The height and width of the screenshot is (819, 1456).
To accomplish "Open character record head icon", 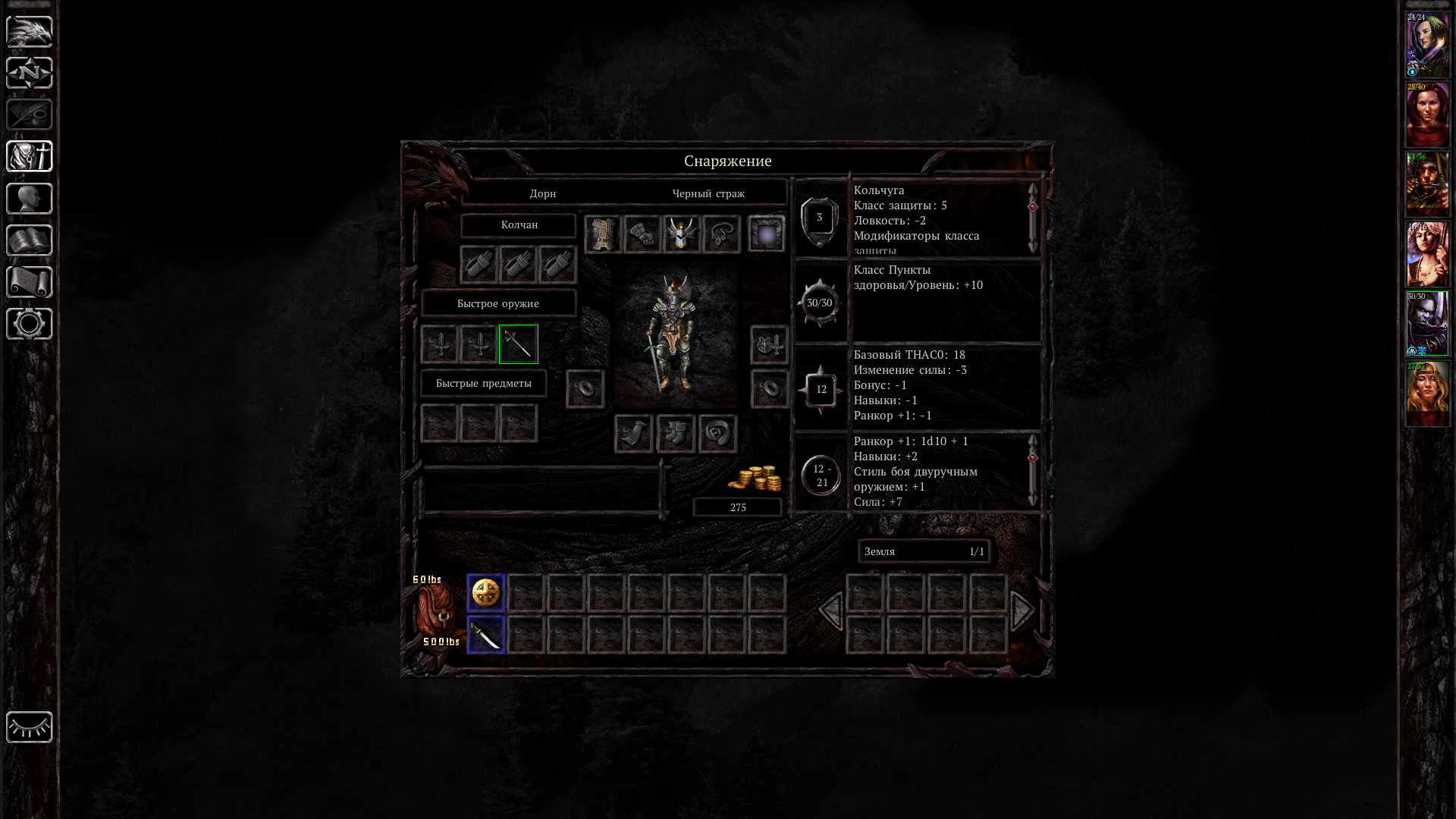I will pos(30,199).
